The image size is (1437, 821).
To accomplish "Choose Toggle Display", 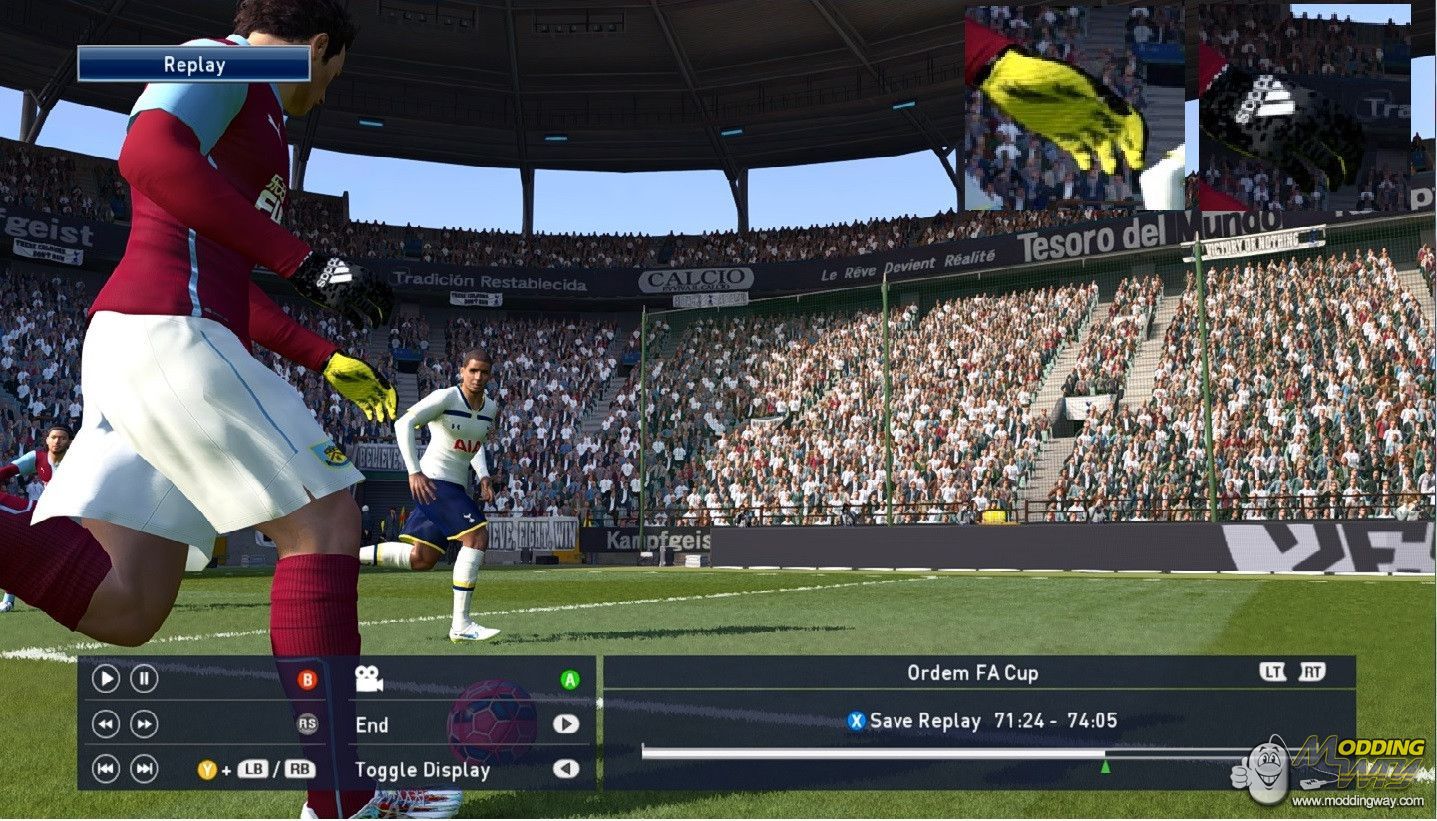I will point(422,770).
